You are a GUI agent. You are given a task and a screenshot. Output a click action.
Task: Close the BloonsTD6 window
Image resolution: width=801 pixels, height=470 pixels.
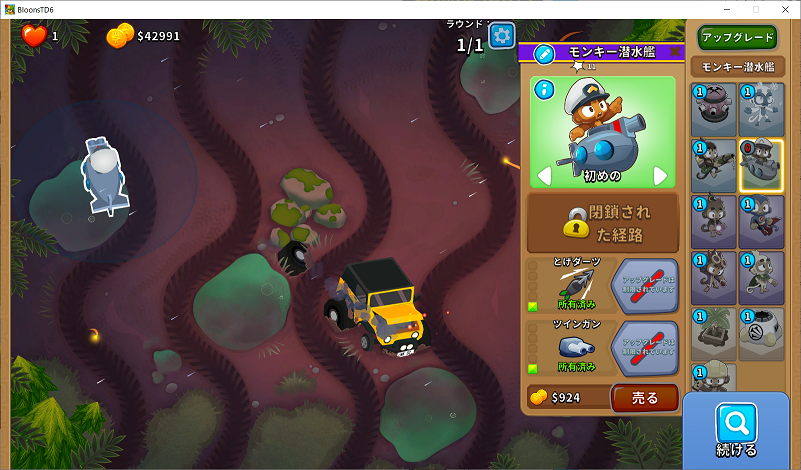tap(783, 9)
